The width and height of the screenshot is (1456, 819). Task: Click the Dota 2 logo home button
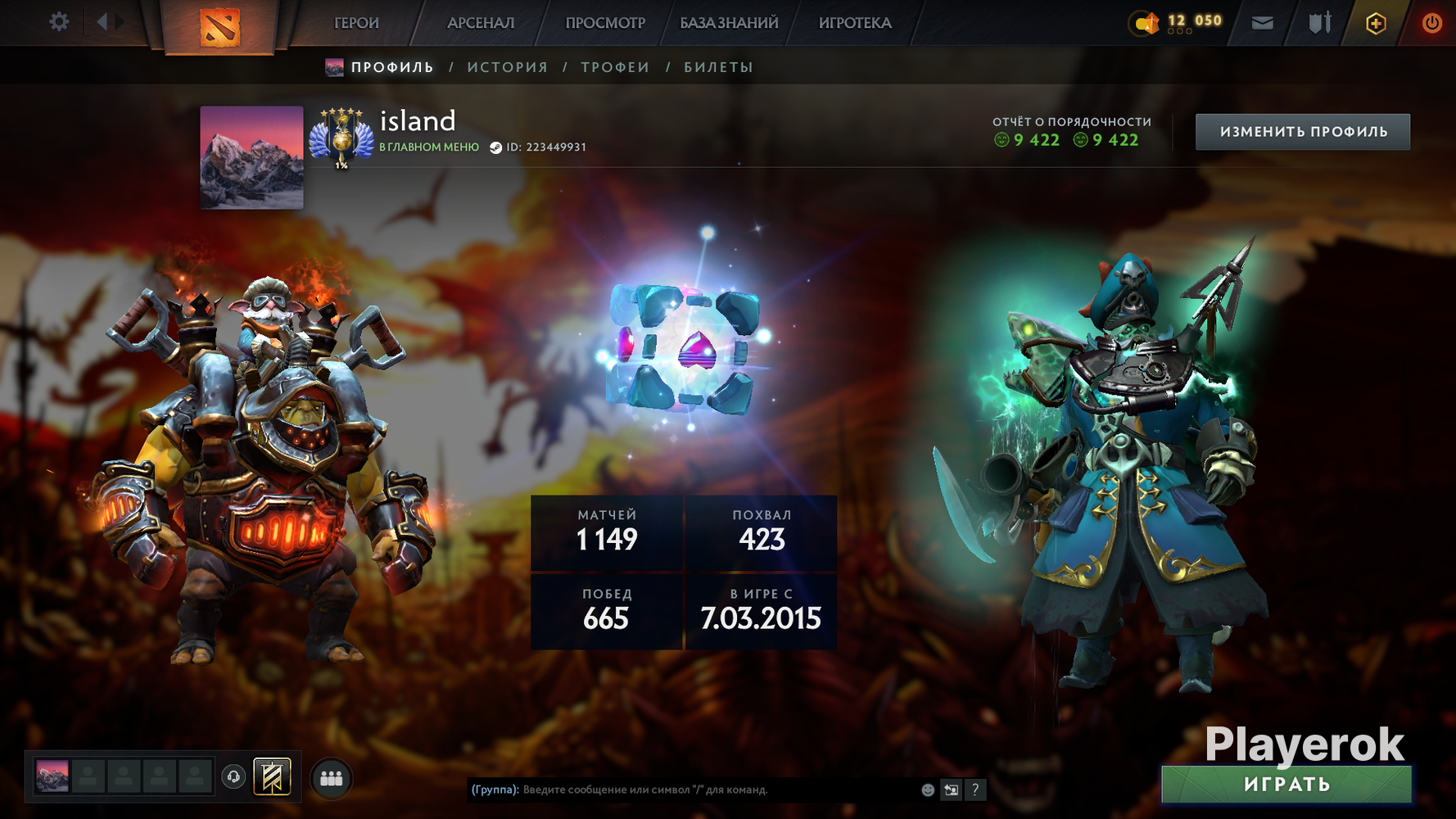pyautogui.click(x=220, y=25)
